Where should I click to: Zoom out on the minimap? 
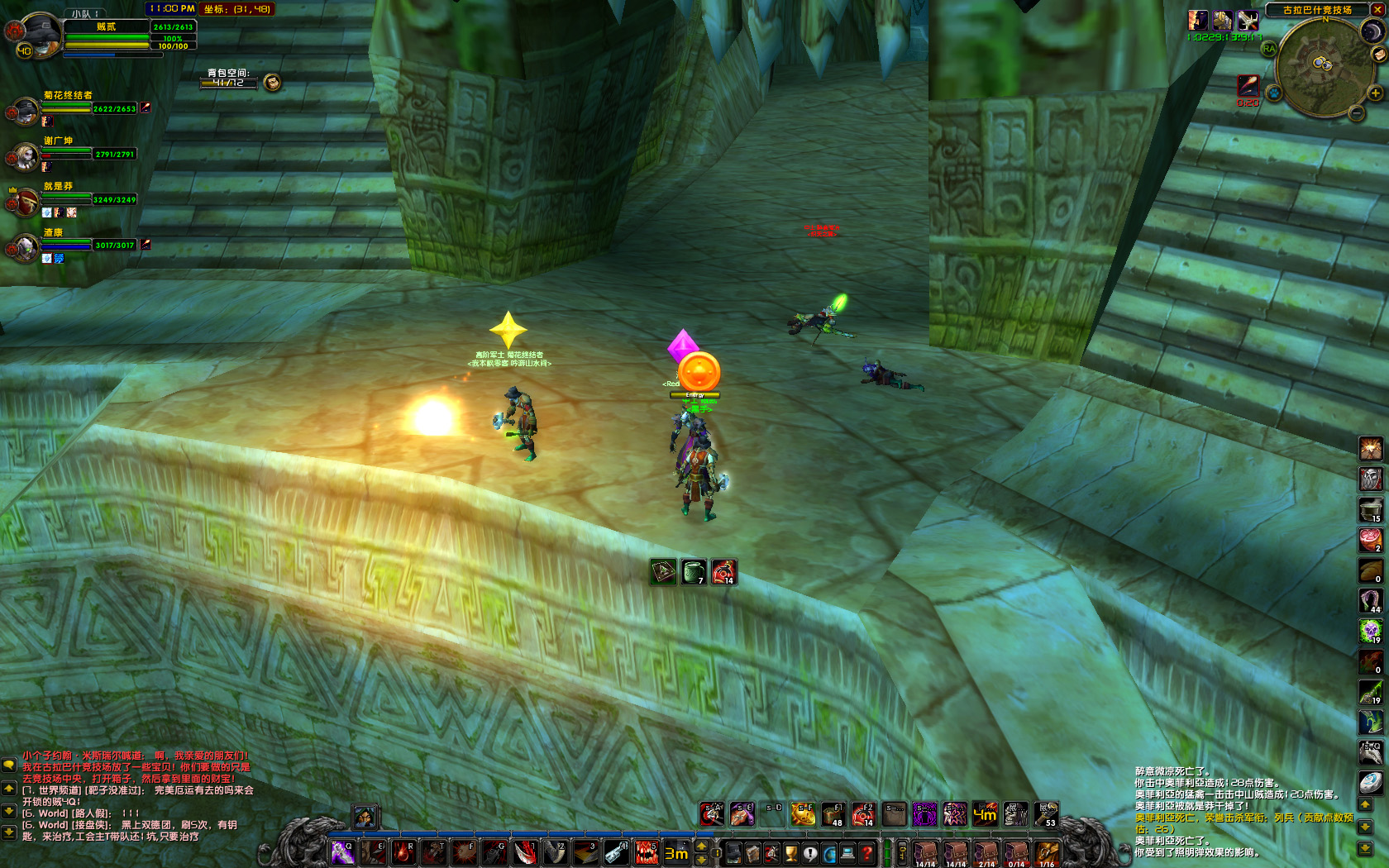(x=1357, y=113)
